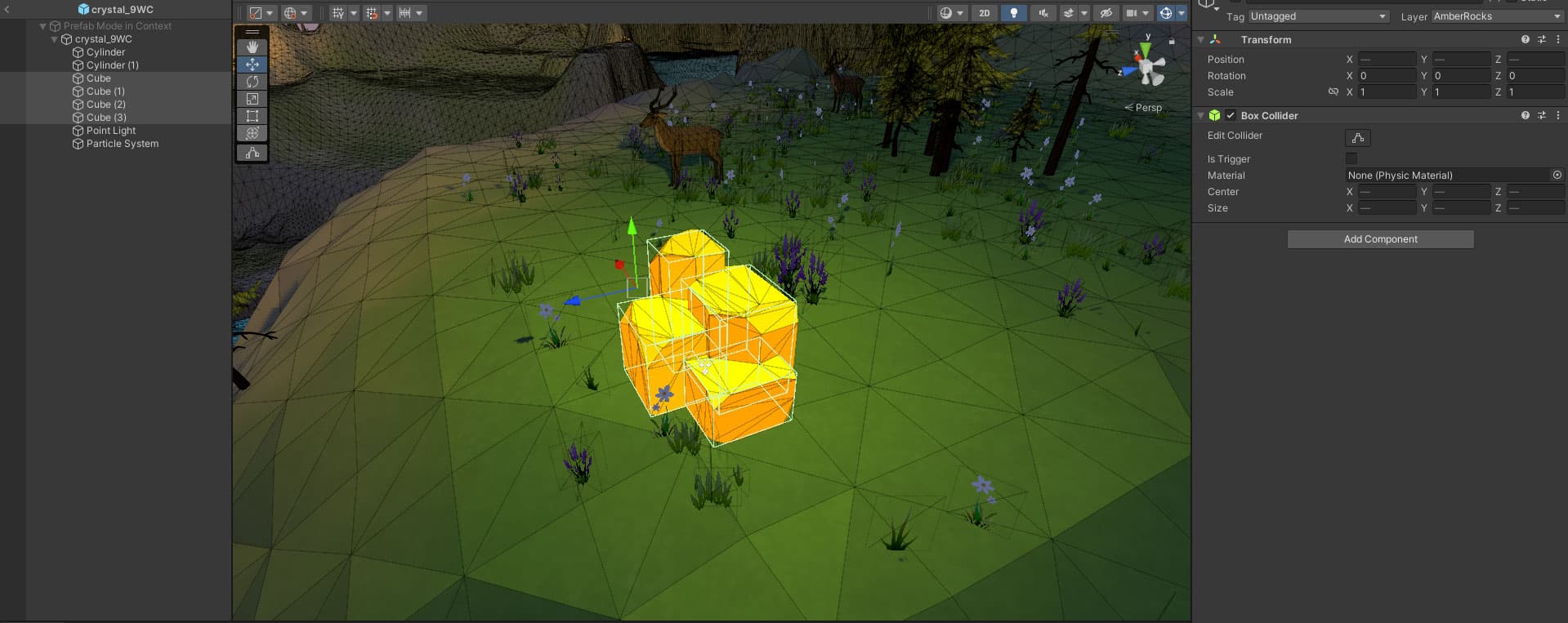Switch to the rotate tool
Image resolution: width=1568 pixels, height=623 pixels.
252,82
